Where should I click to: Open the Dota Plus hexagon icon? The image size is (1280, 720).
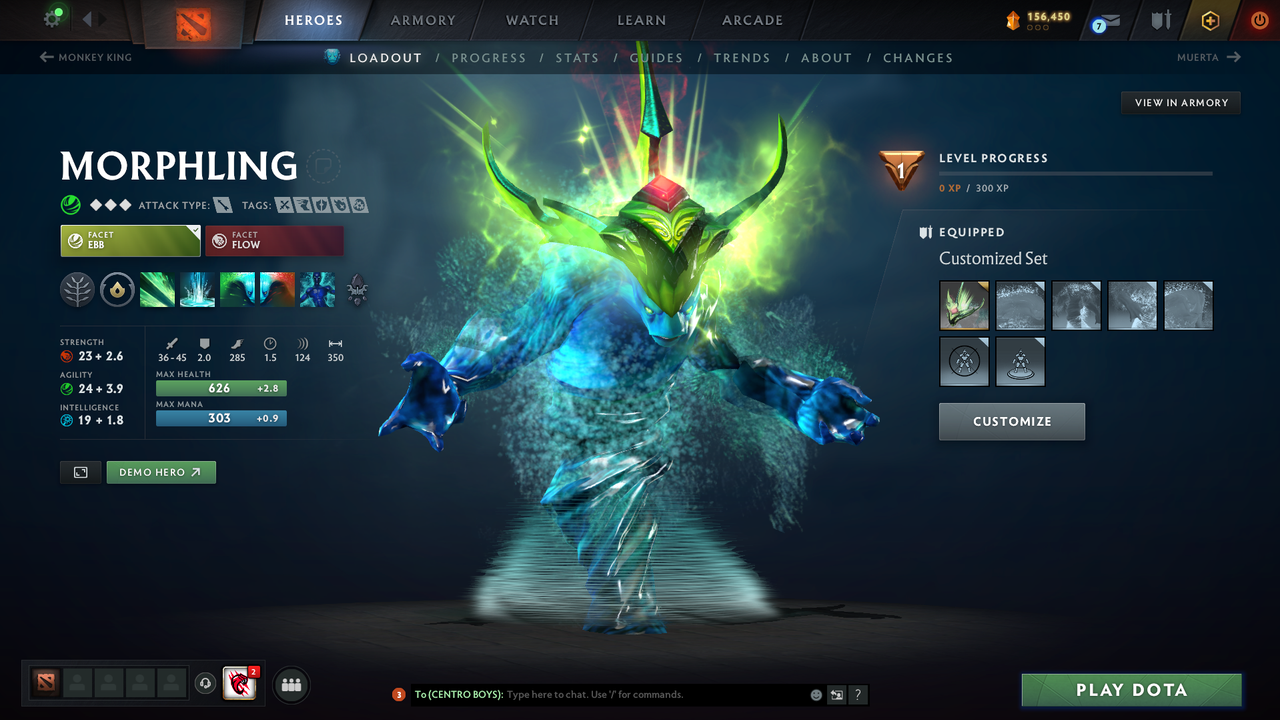pos(1209,20)
